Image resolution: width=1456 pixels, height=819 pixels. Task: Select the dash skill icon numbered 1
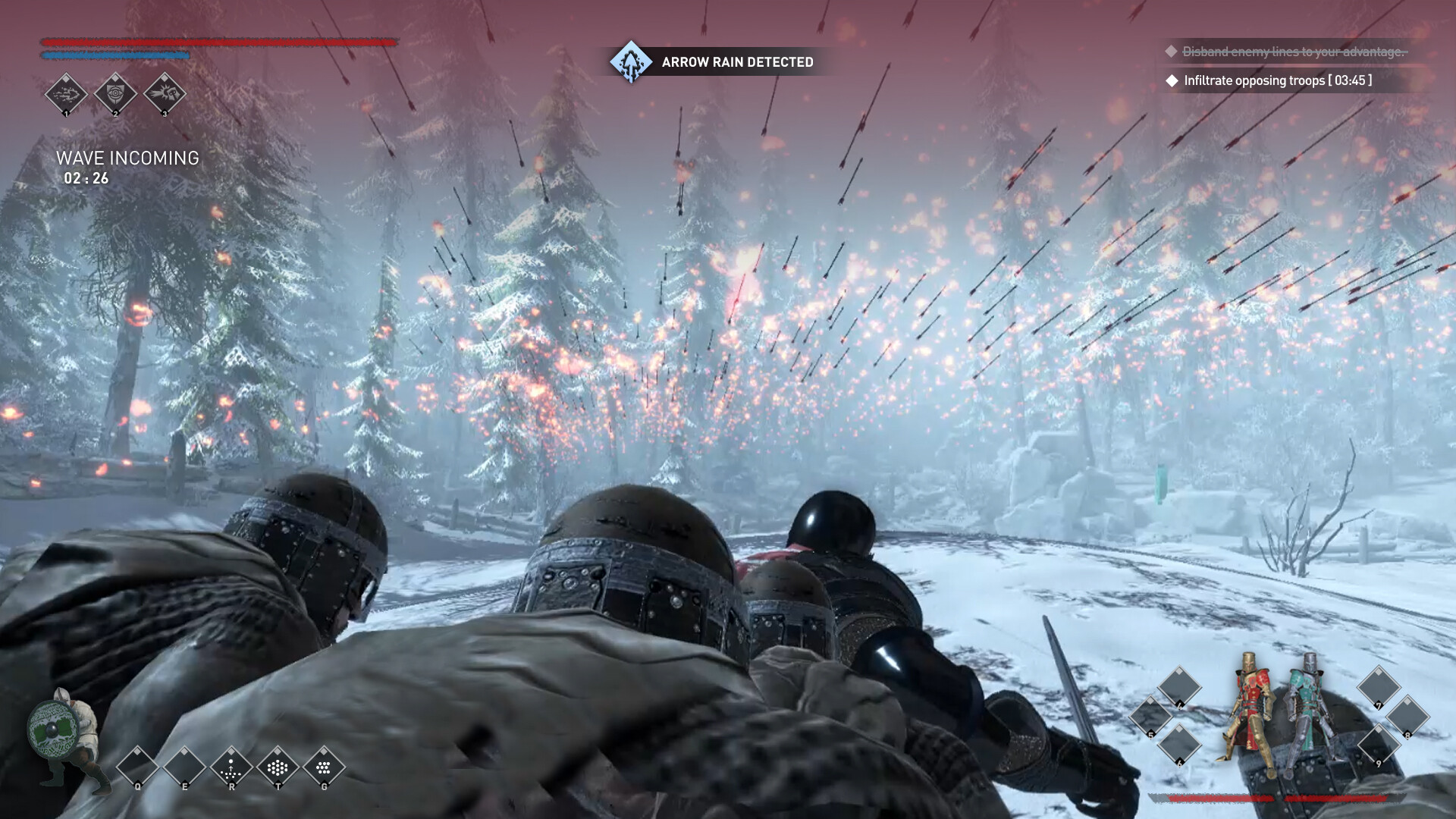[67, 93]
